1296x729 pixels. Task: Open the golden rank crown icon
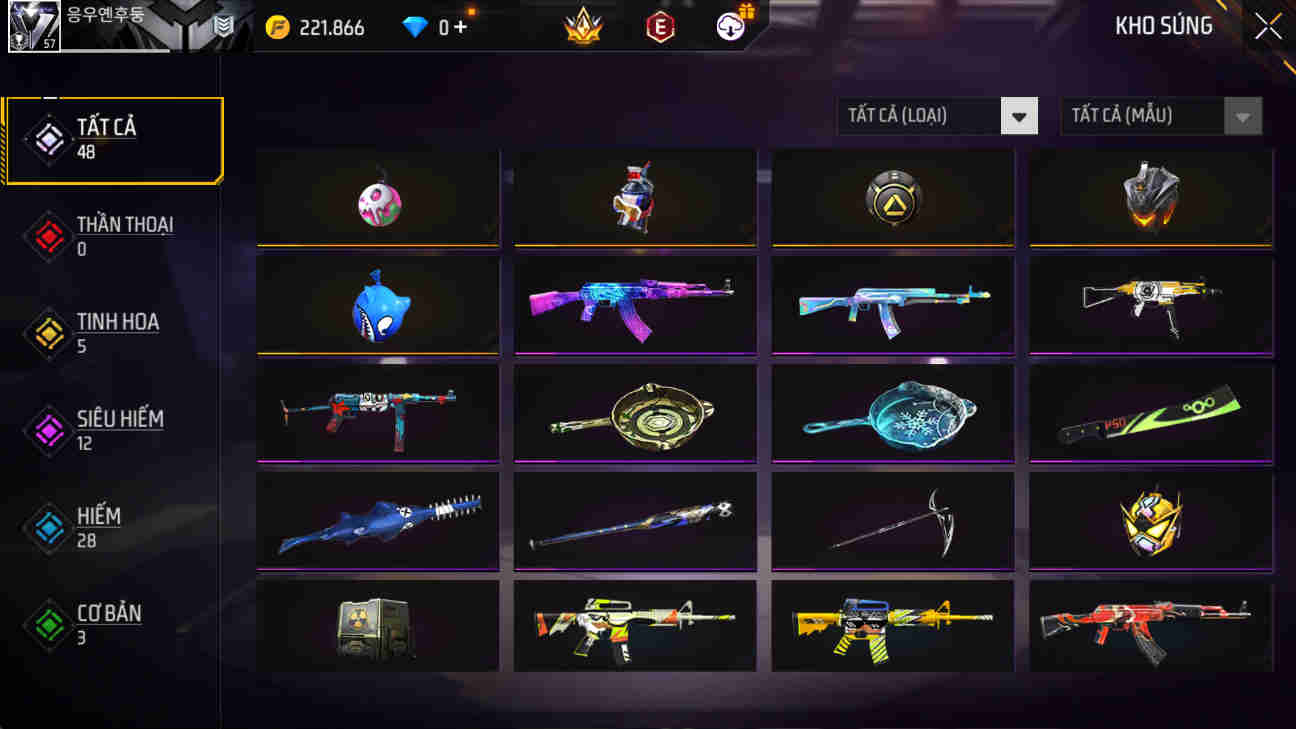point(584,27)
